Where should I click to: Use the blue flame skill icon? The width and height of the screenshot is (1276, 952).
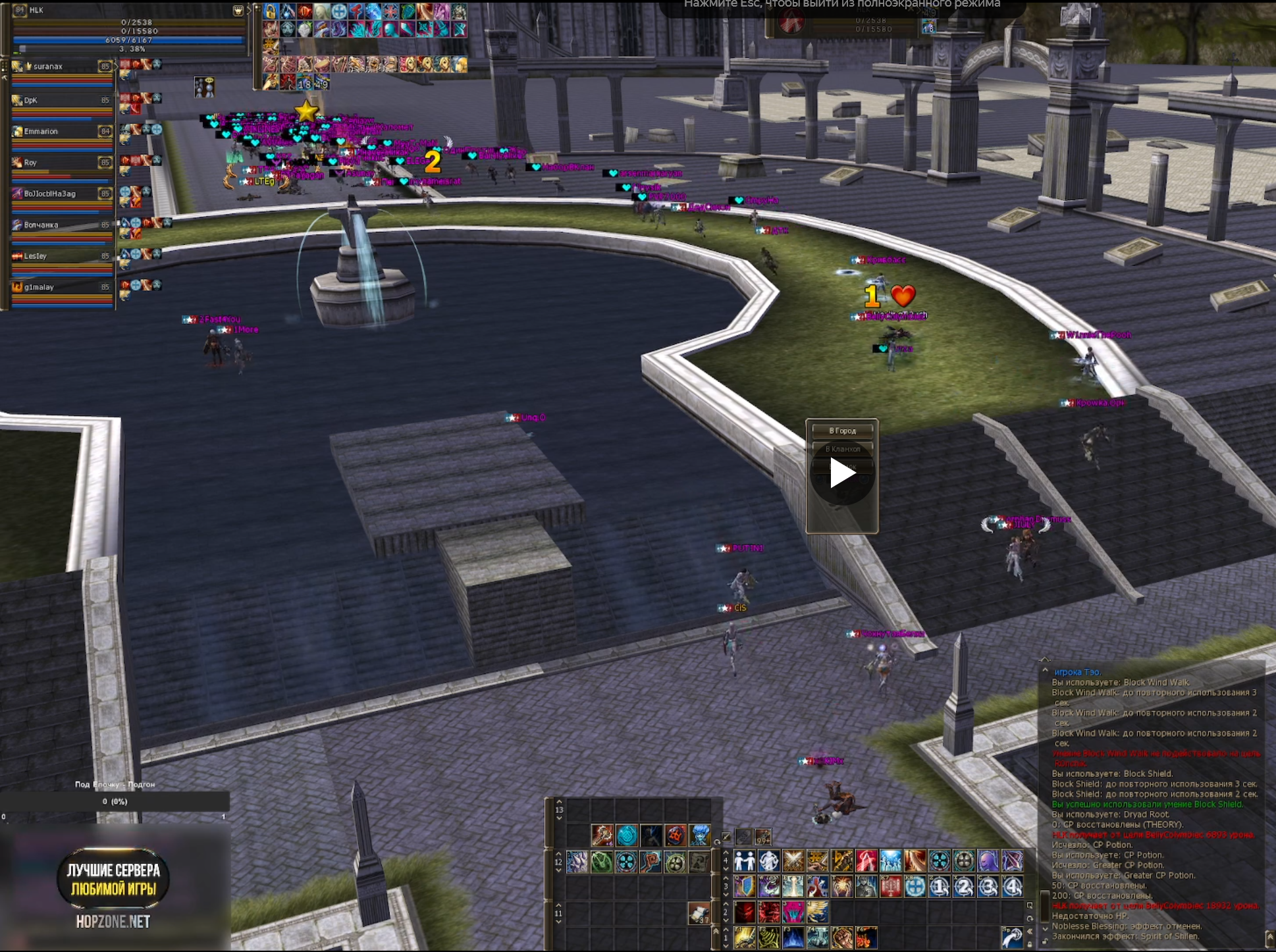pos(793,938)
